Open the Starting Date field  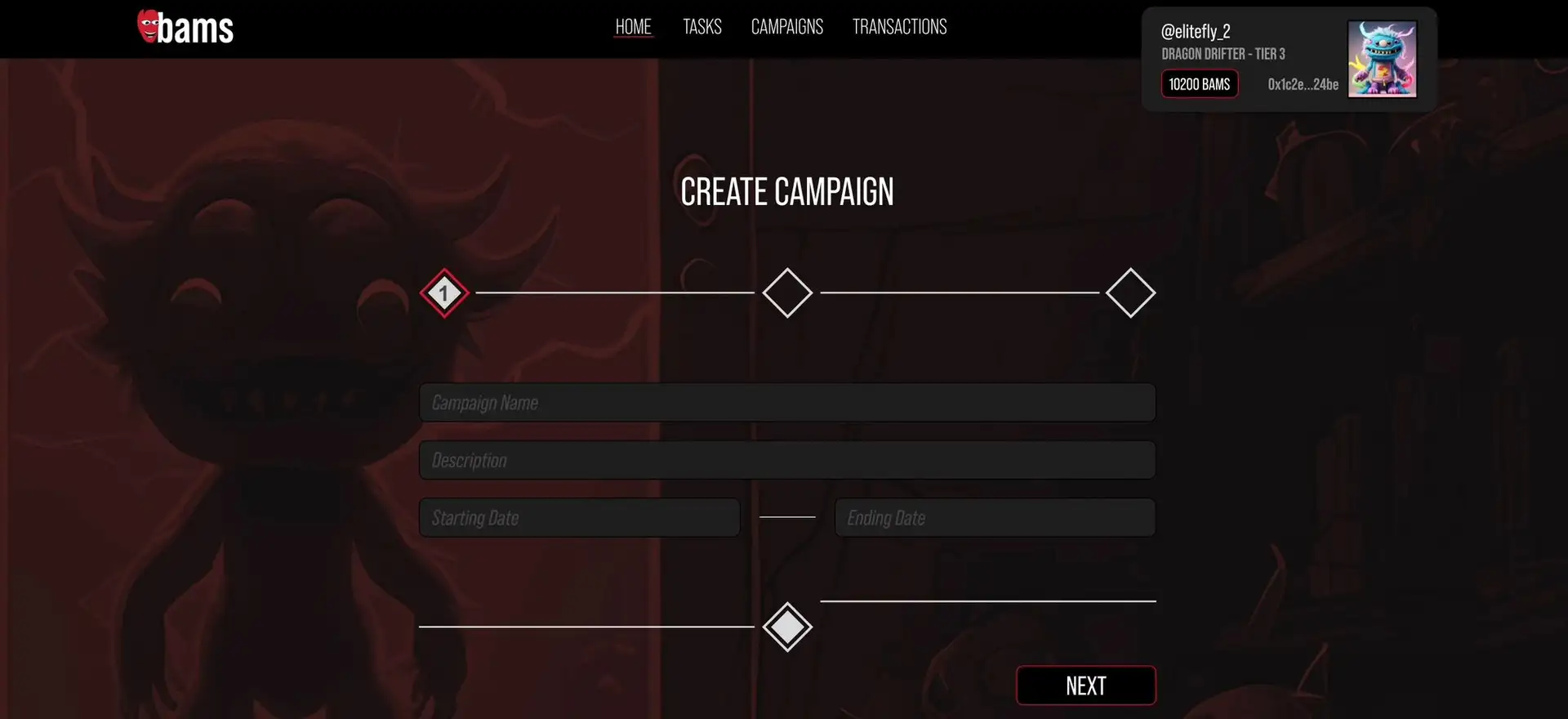click(x=579, y=518)
